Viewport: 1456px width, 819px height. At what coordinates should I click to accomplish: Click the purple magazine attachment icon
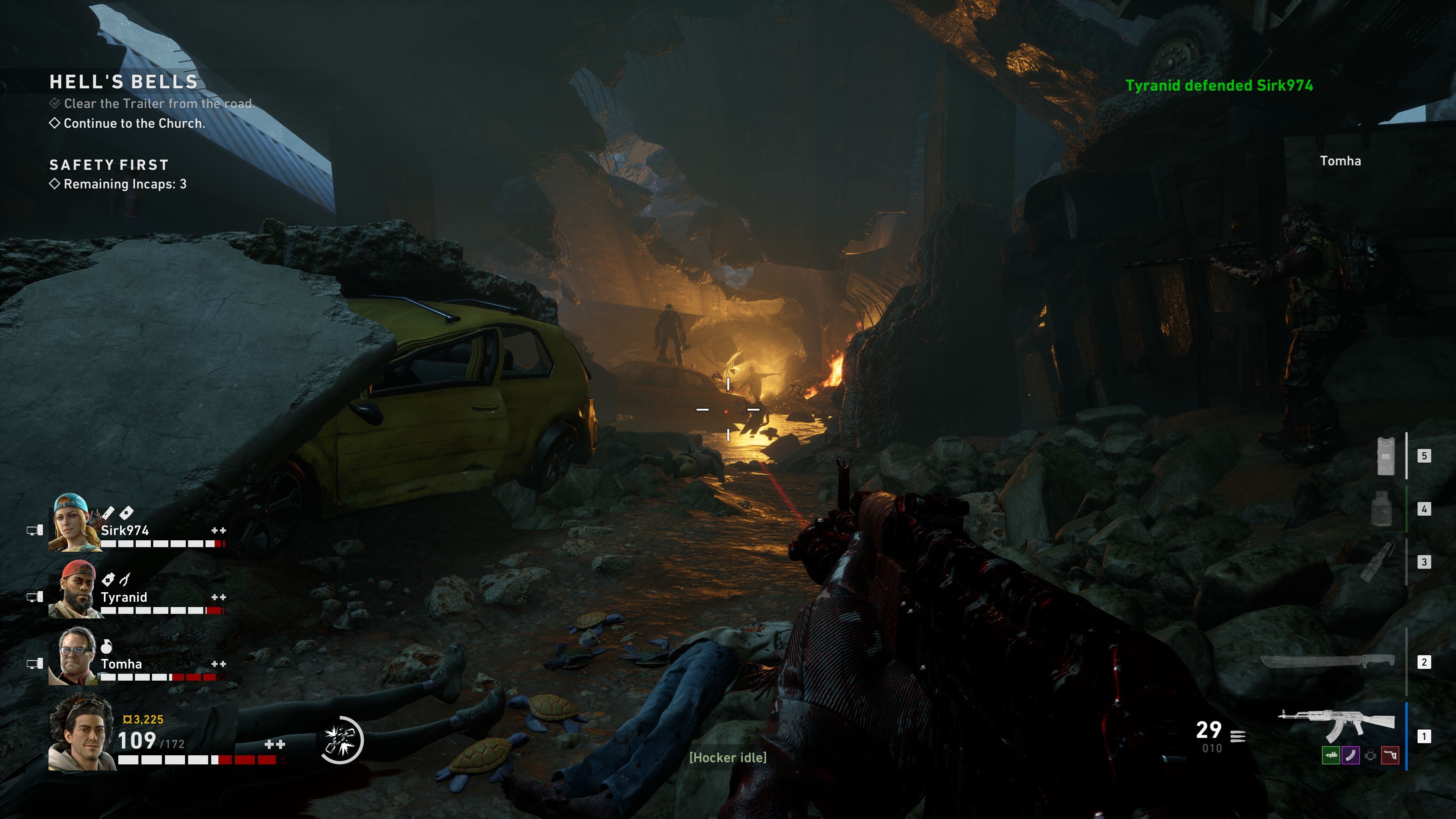click(1350, 755)
